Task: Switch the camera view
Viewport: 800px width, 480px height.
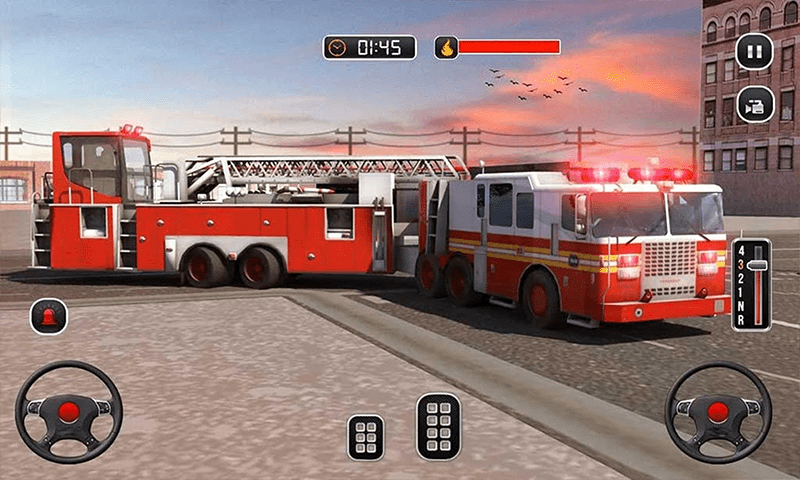Action: pyautogui.click(x=754, y=105)
